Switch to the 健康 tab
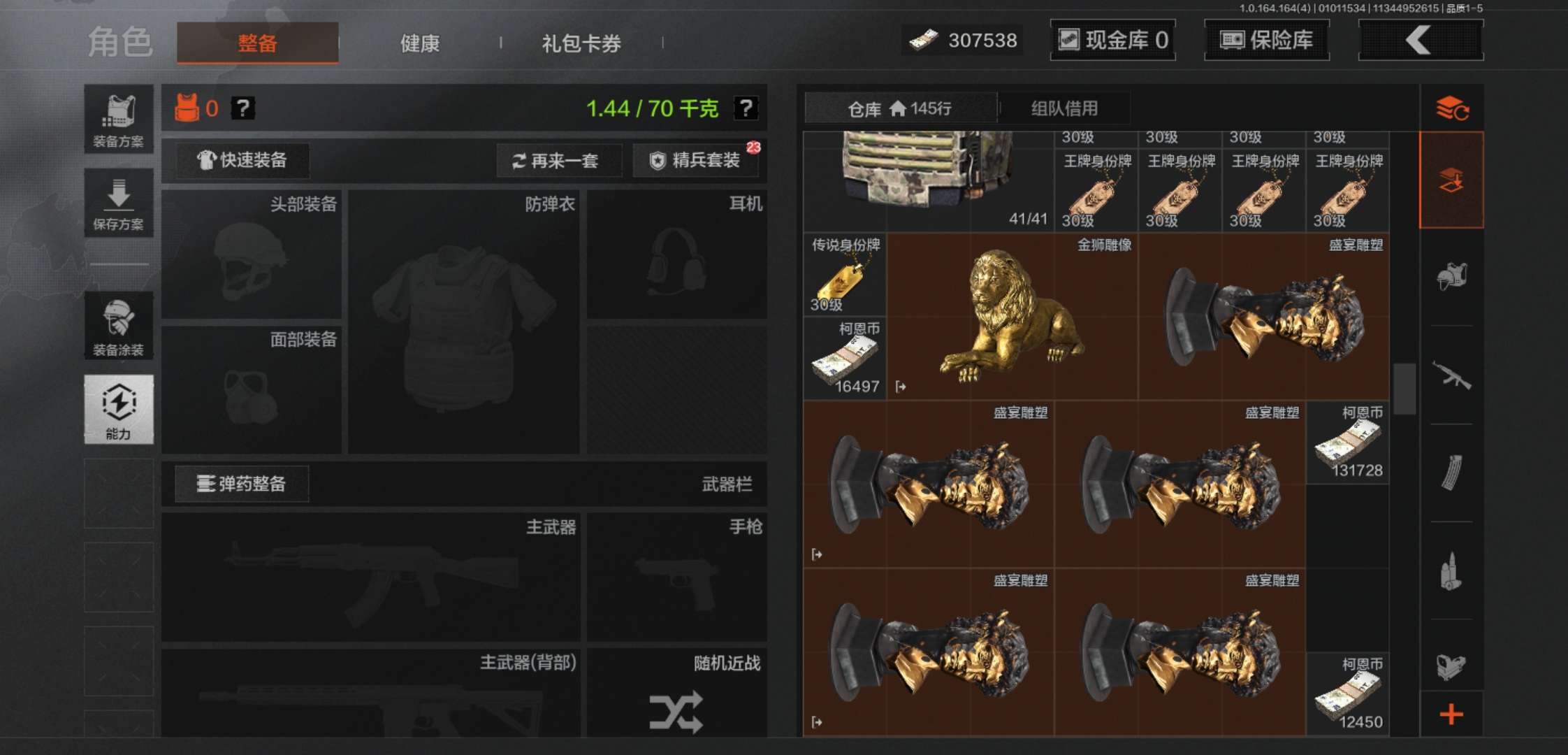The height and width of the screenshot is (755, 1568). pyautogui.click(x=419, y=43)
